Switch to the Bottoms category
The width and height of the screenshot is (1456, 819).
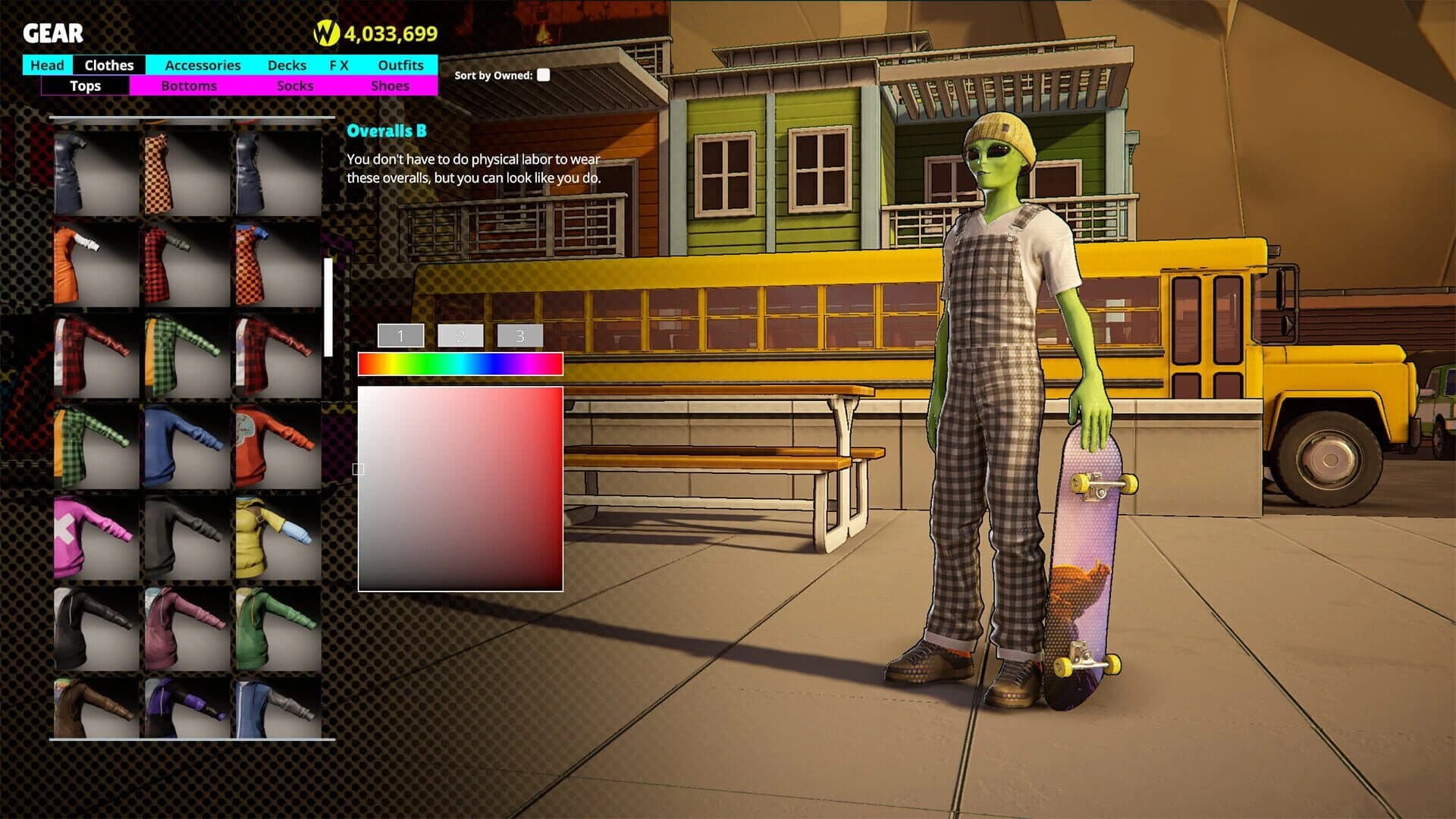click(x=189, y=86)
